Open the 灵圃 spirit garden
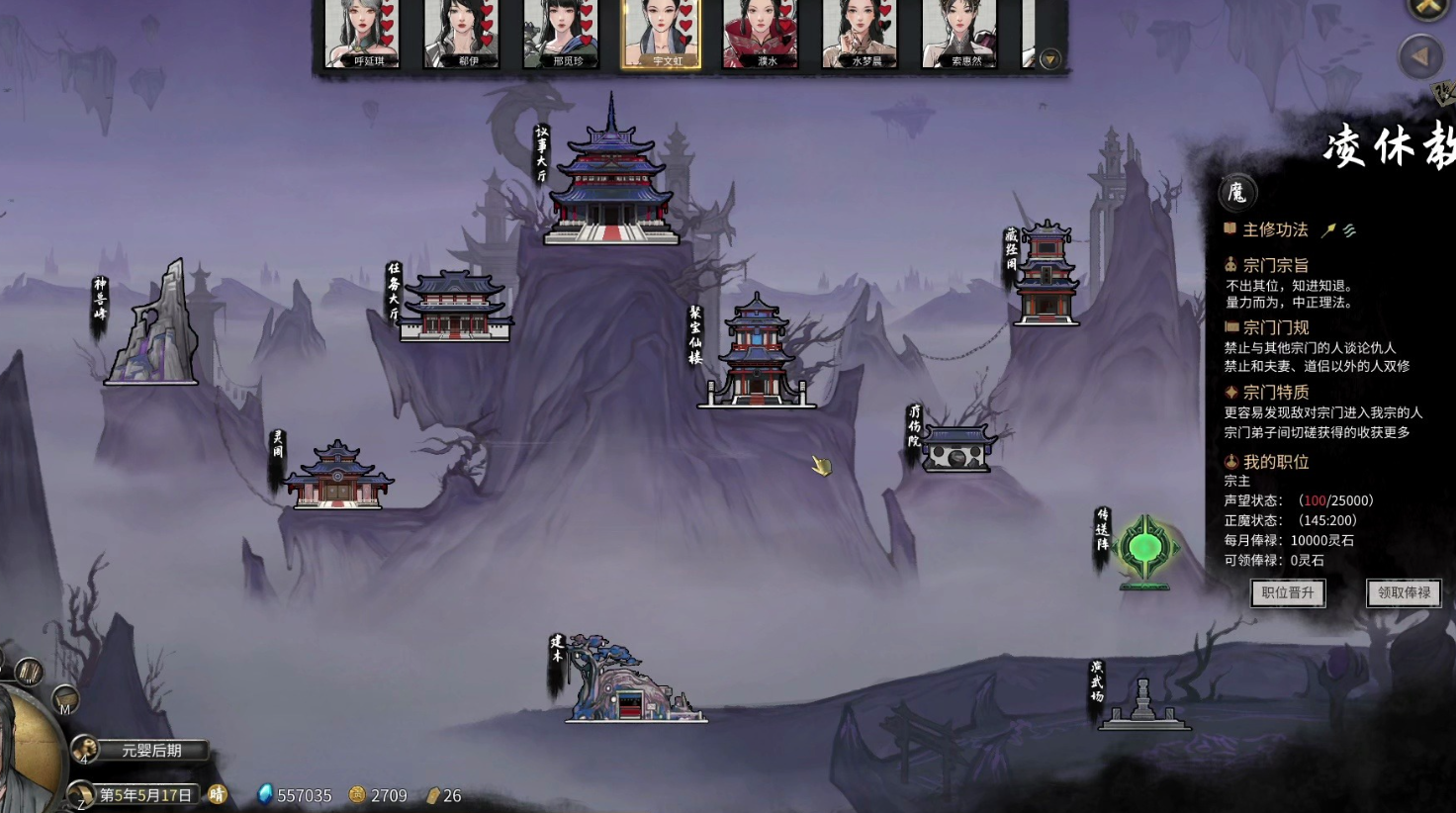 [x=337, y=476]
